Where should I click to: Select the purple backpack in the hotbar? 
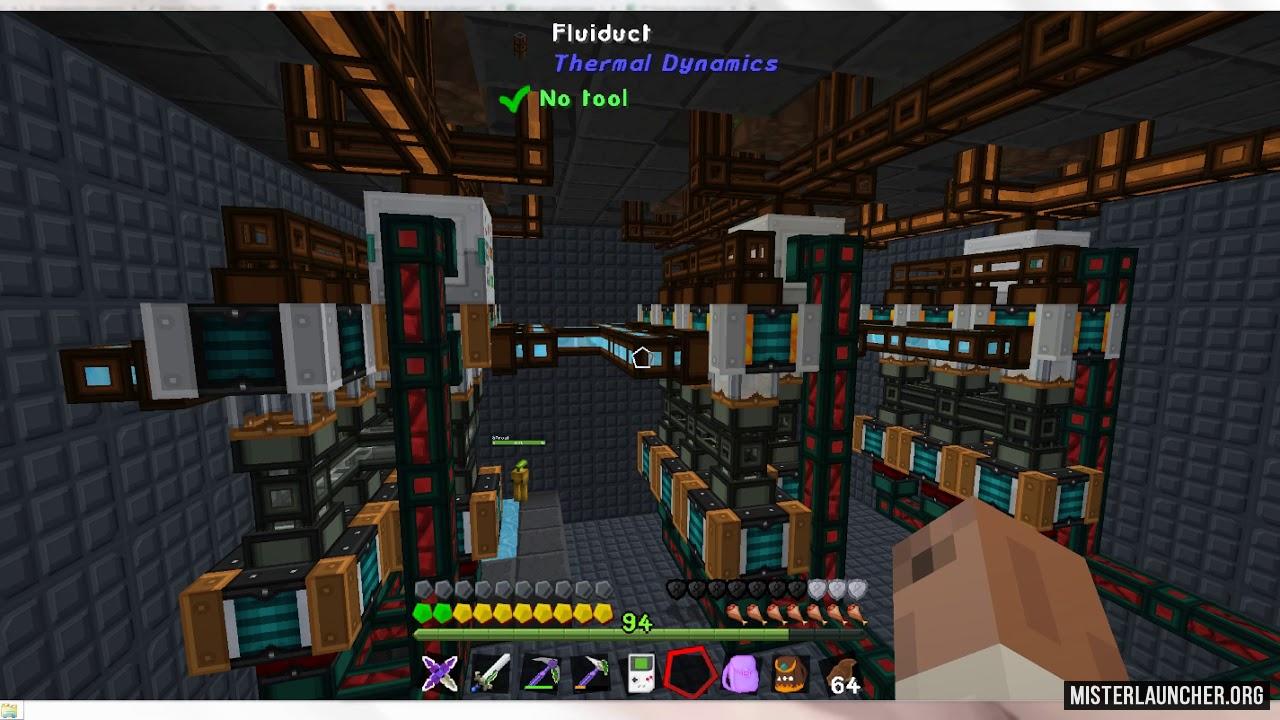point(740,674)
